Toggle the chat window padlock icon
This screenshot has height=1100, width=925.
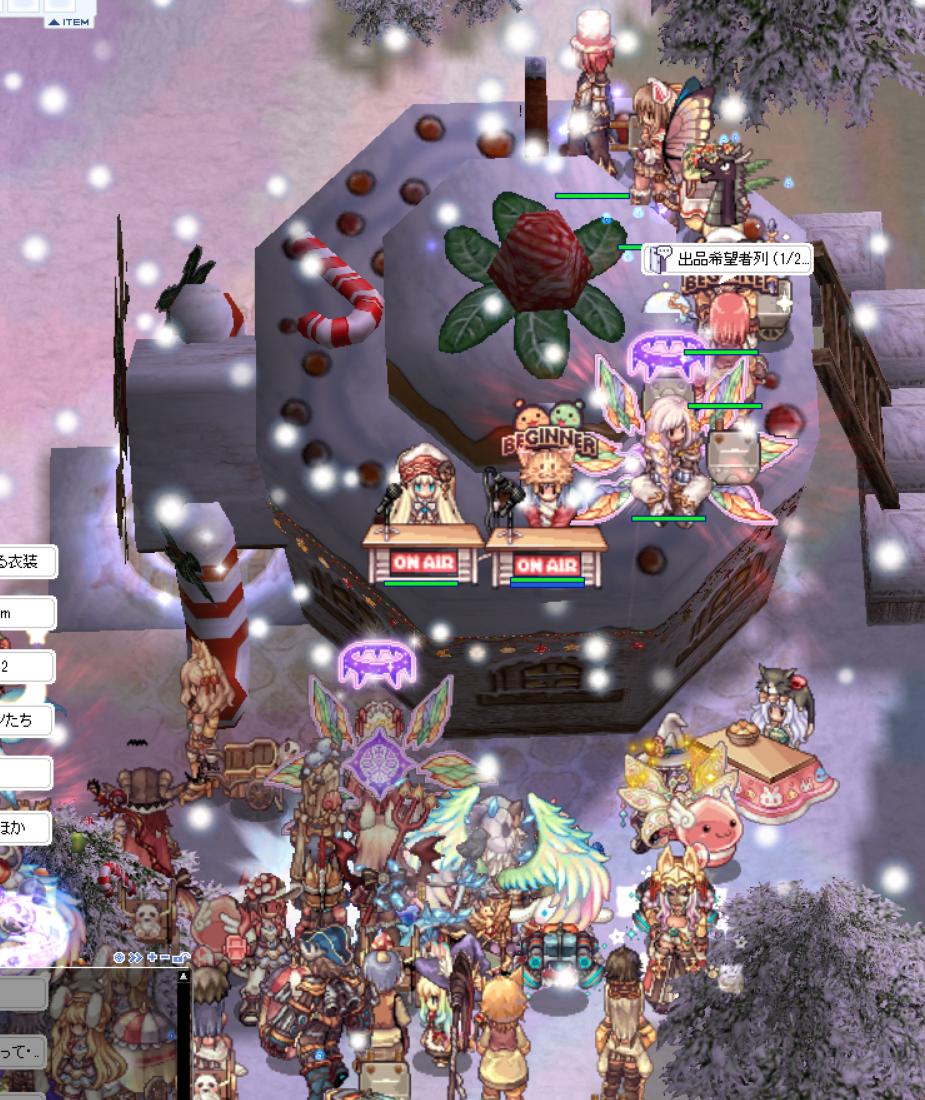180,957
